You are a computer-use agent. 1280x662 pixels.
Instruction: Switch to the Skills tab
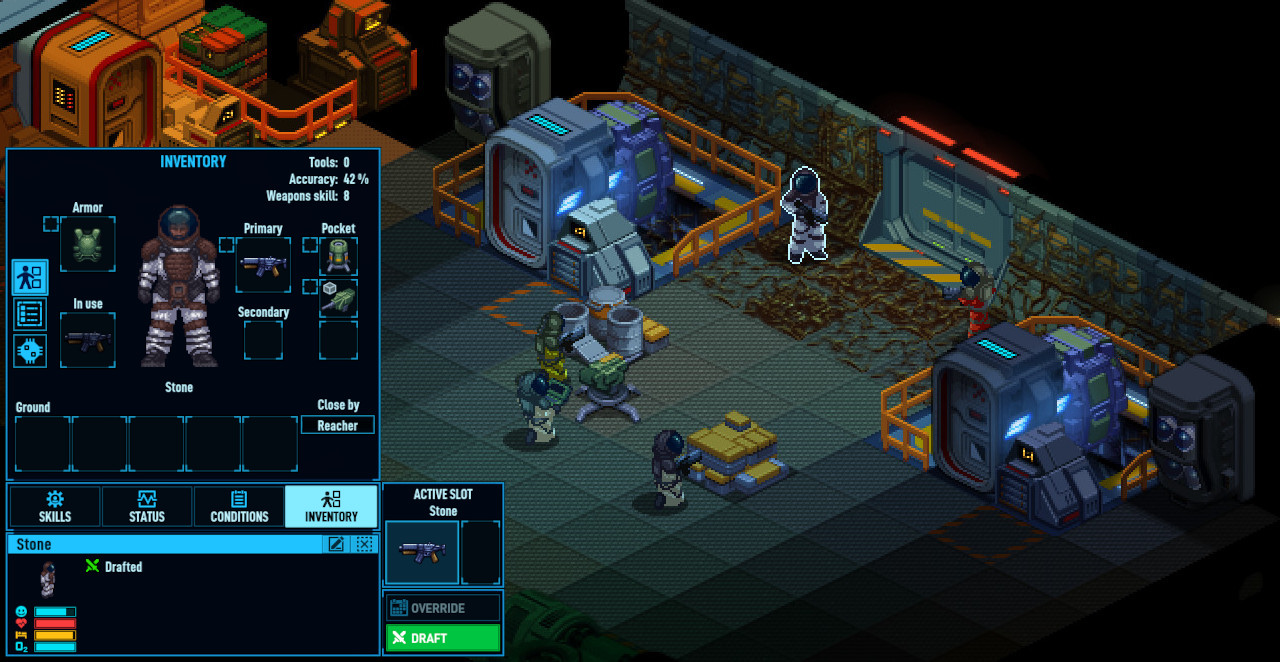pos(55,507)
